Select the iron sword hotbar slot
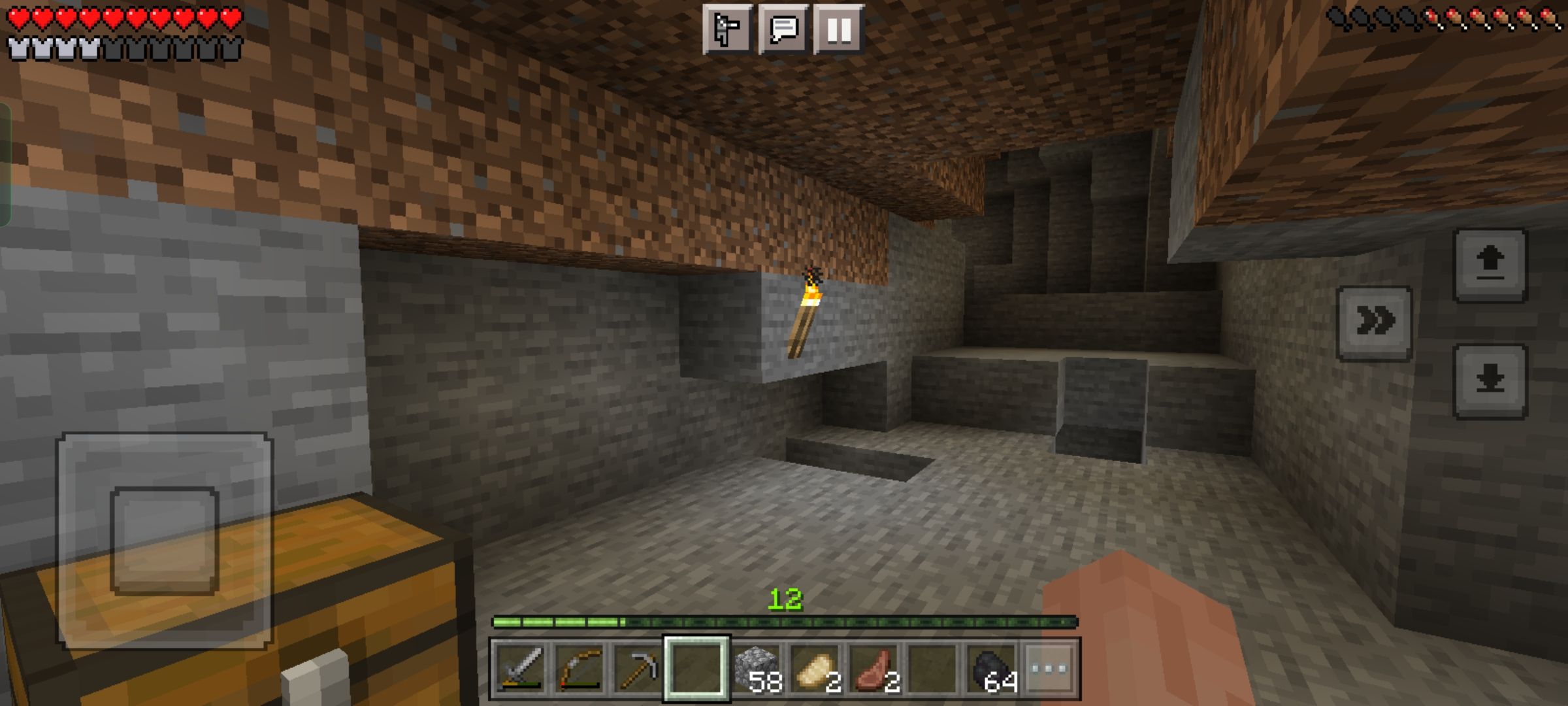The height and width of the screenshot is (706, 1568). click(x=520, y=669)
